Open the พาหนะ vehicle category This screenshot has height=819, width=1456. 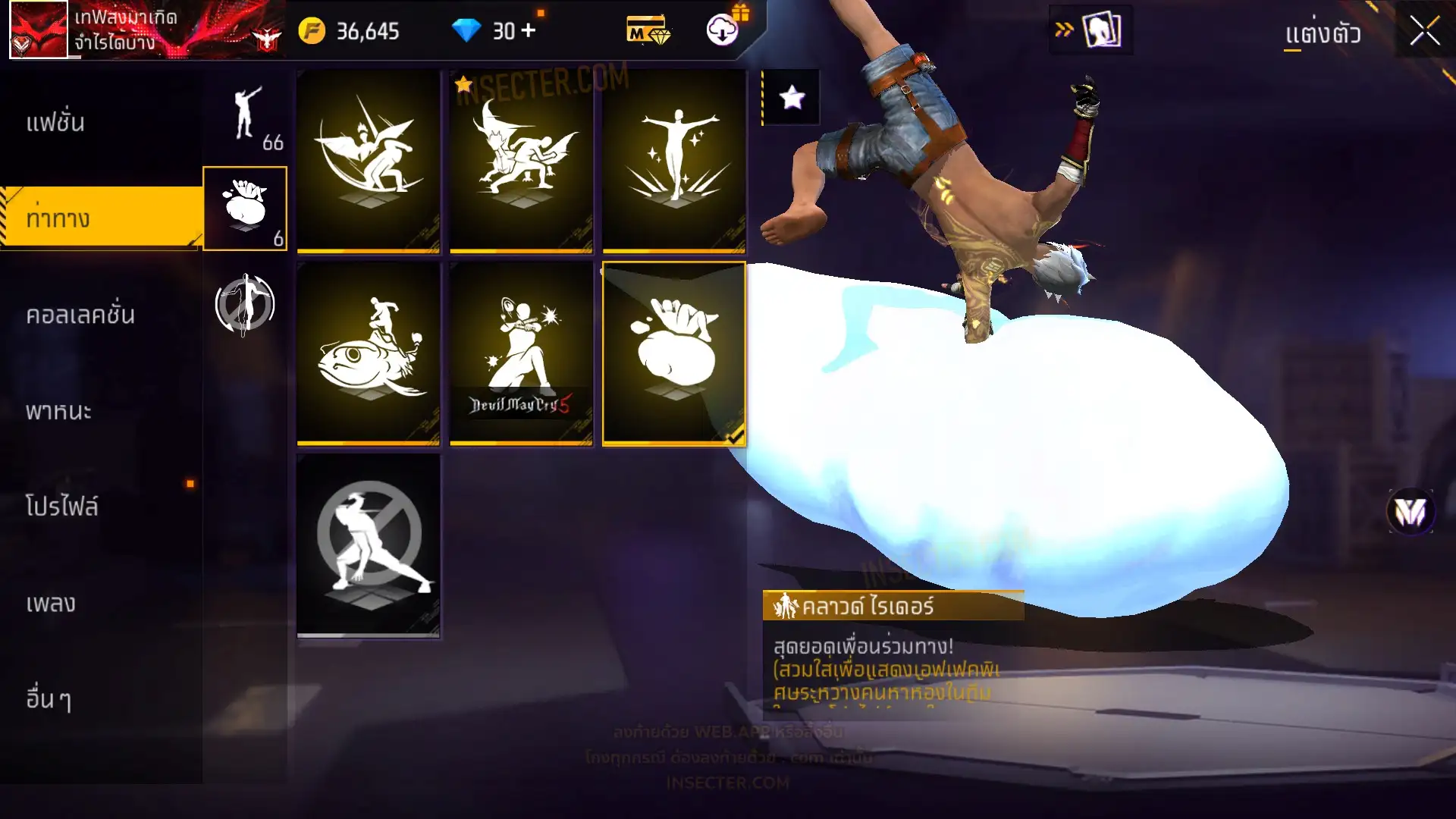pyautogui.click(x=58, y=411)
